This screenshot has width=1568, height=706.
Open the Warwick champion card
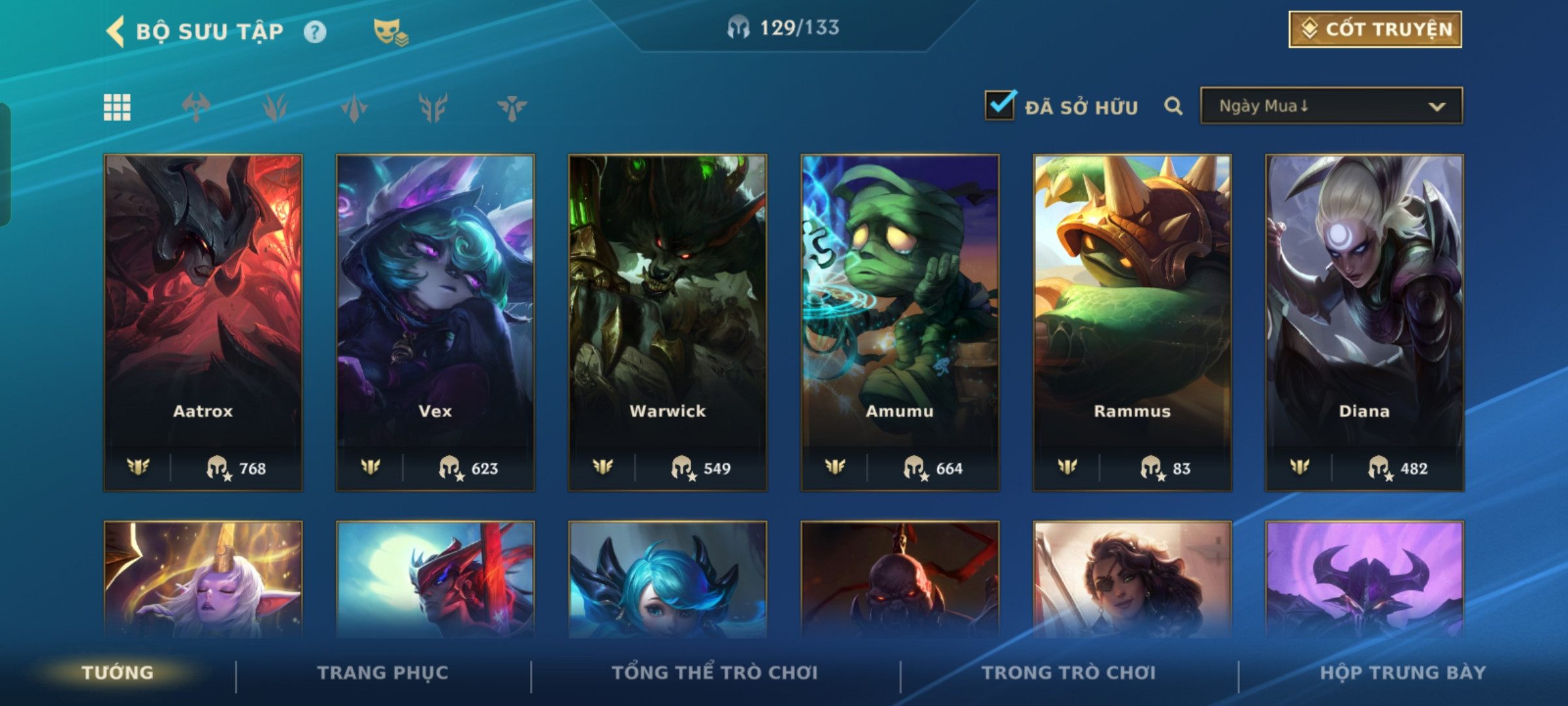668,322
